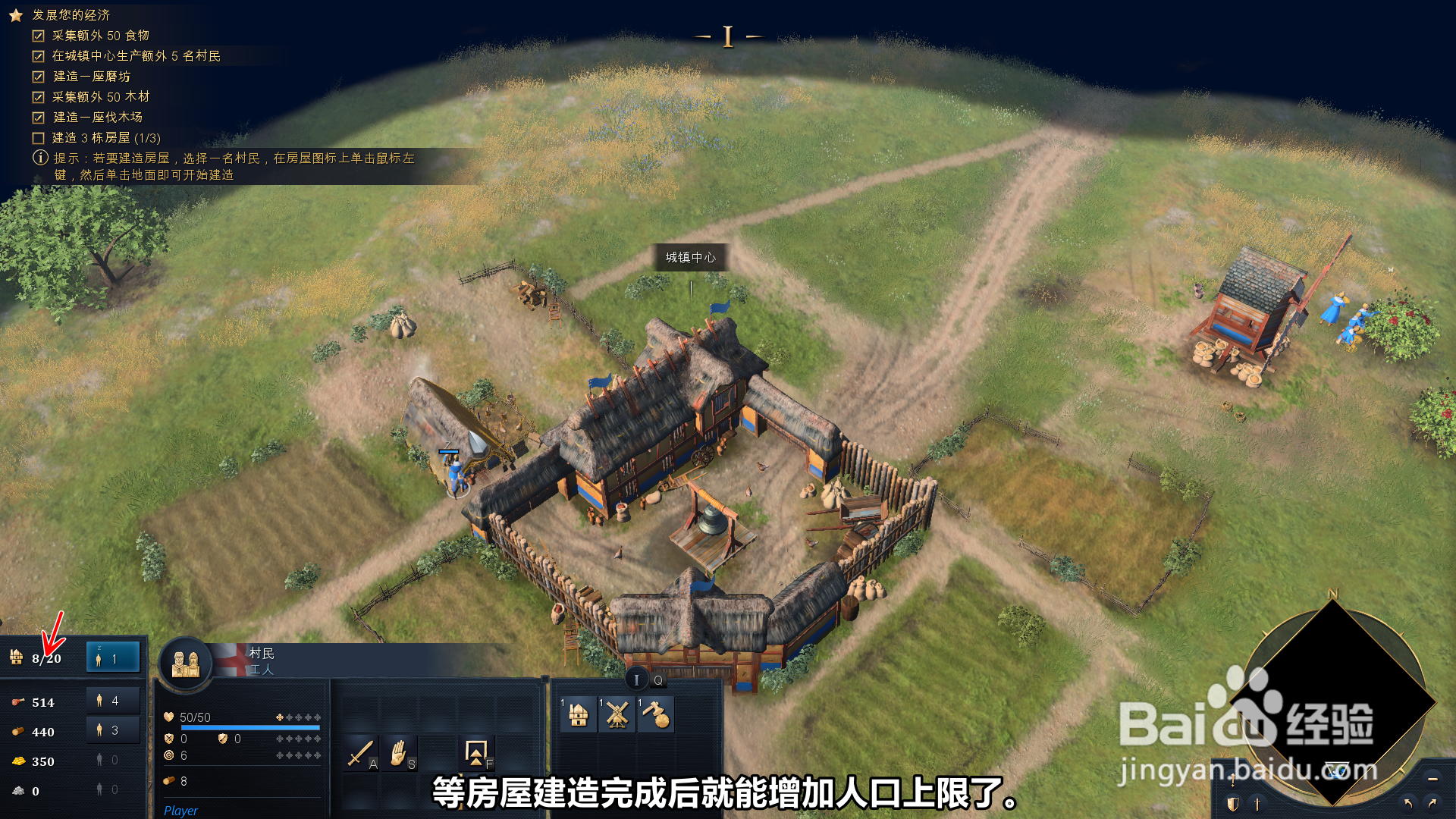Check the 建造 3 栋房屋 objective
Image resolution: width=1456 pixels, height=819 pixels.
click(37, 139)
